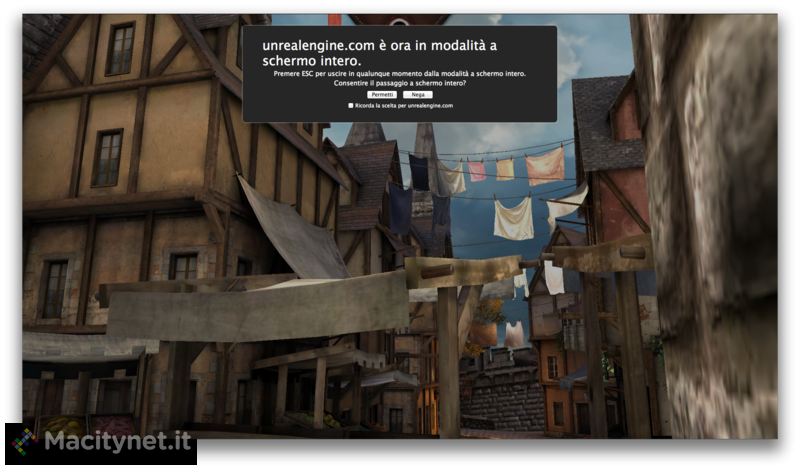Allow fullscreen with the Permetti button
800x470 pixels.
point(382,95)
